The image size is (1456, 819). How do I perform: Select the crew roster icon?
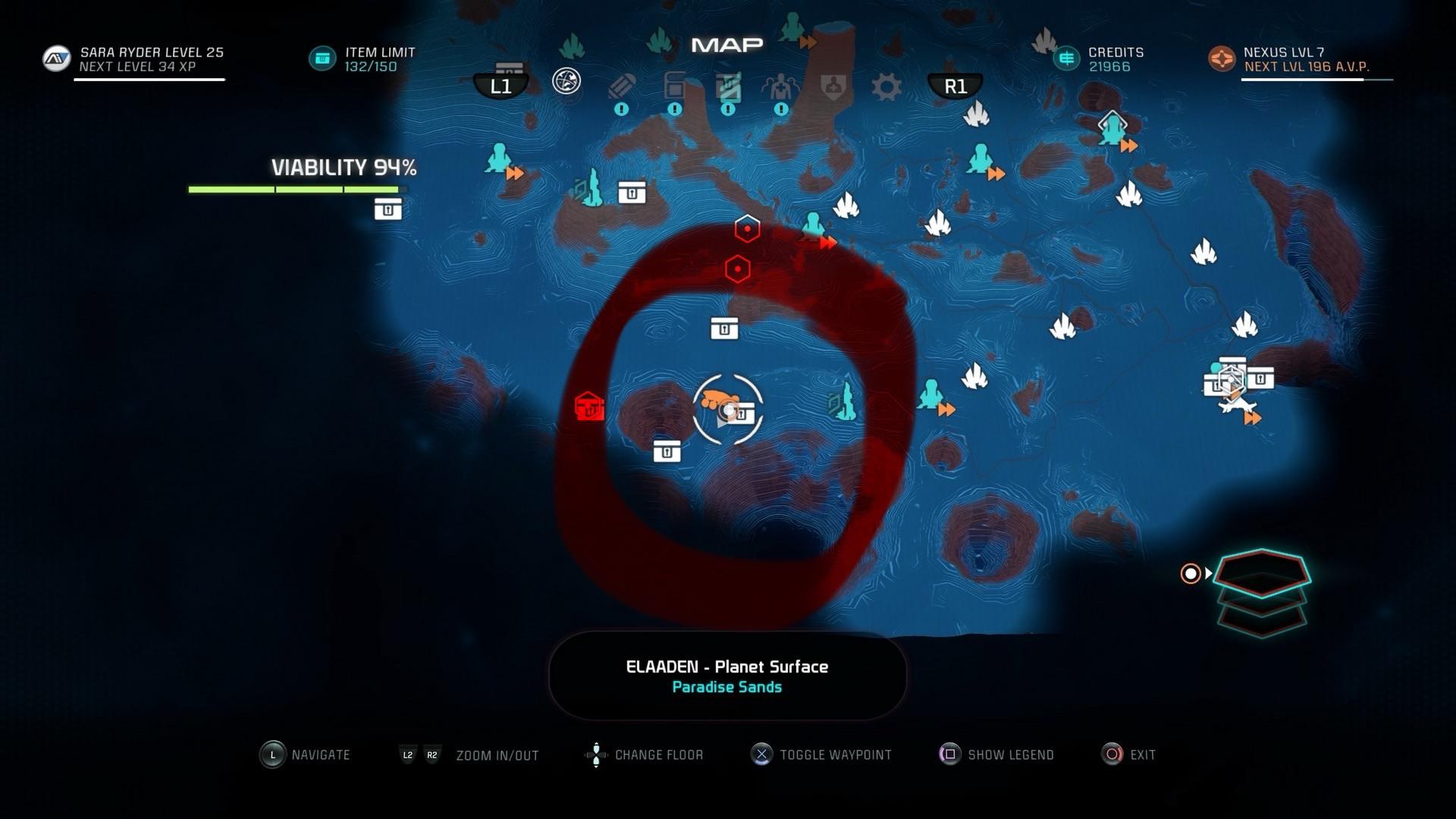[x=780, y=86]
